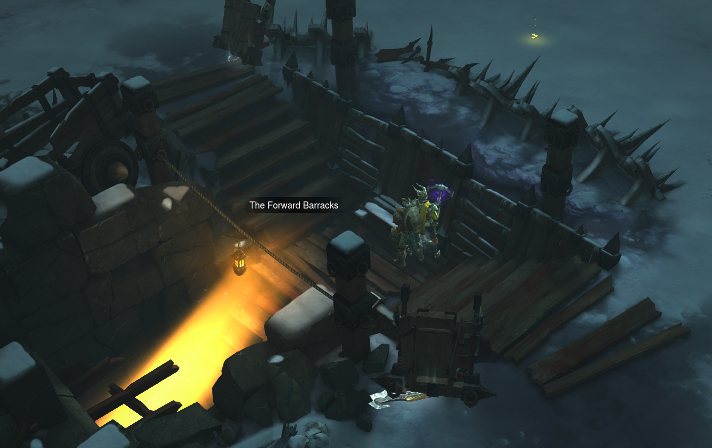Click The Forward Barracks entrance label
This screenshot has width=712, height=448.
294,205
